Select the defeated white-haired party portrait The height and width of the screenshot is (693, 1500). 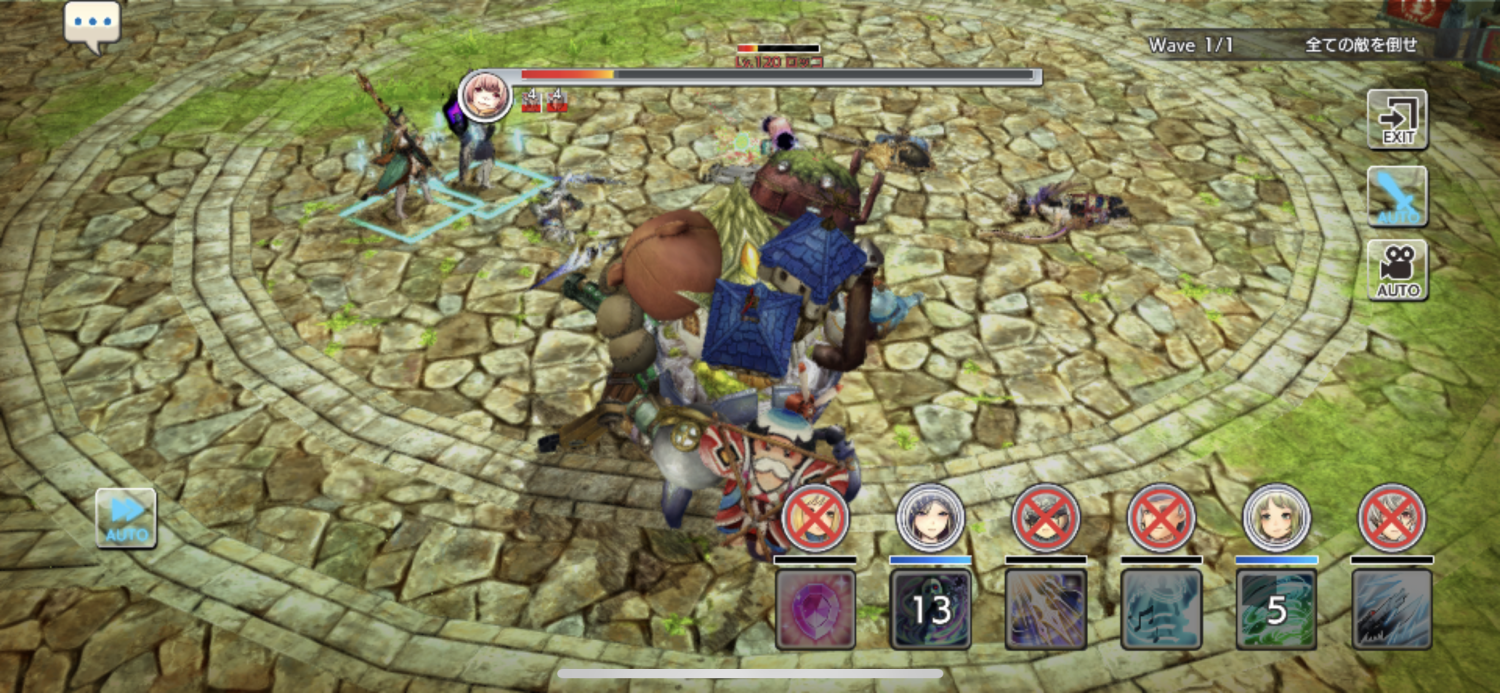click(x=1392, y=518)
